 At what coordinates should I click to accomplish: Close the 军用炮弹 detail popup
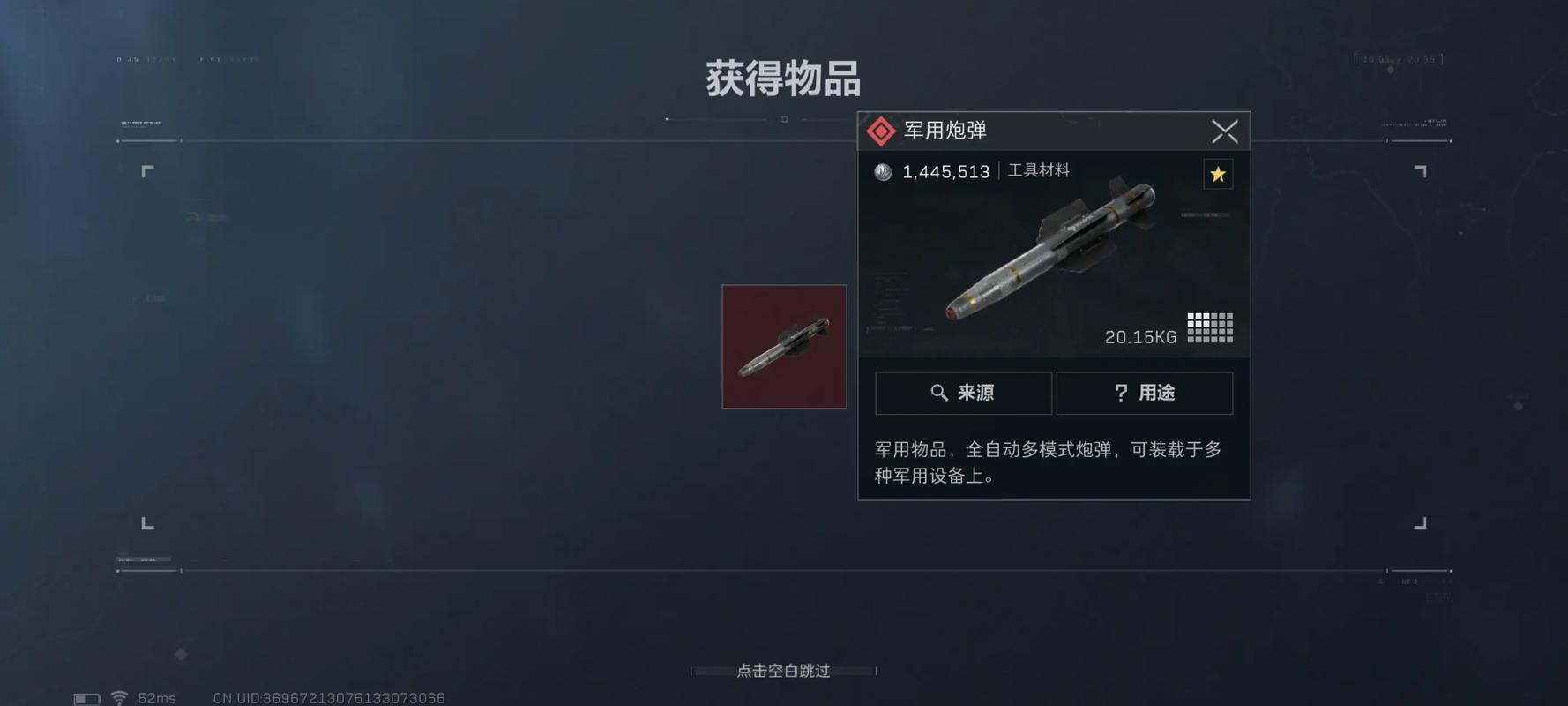(1224, 131)
